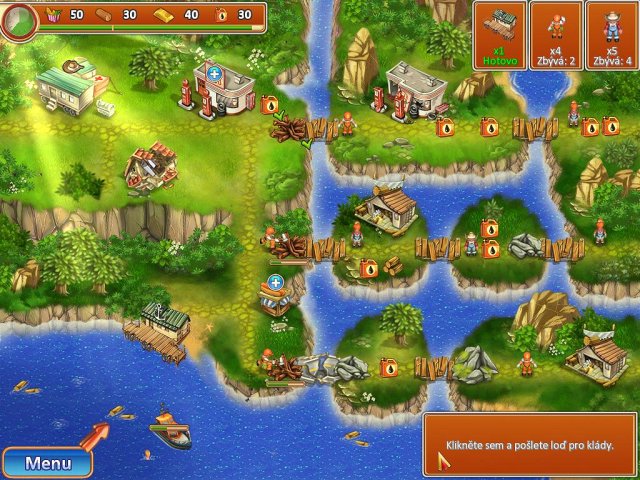View the cowboy farmer objective panel
640x480 pixels.
click(x=611, y=35)
